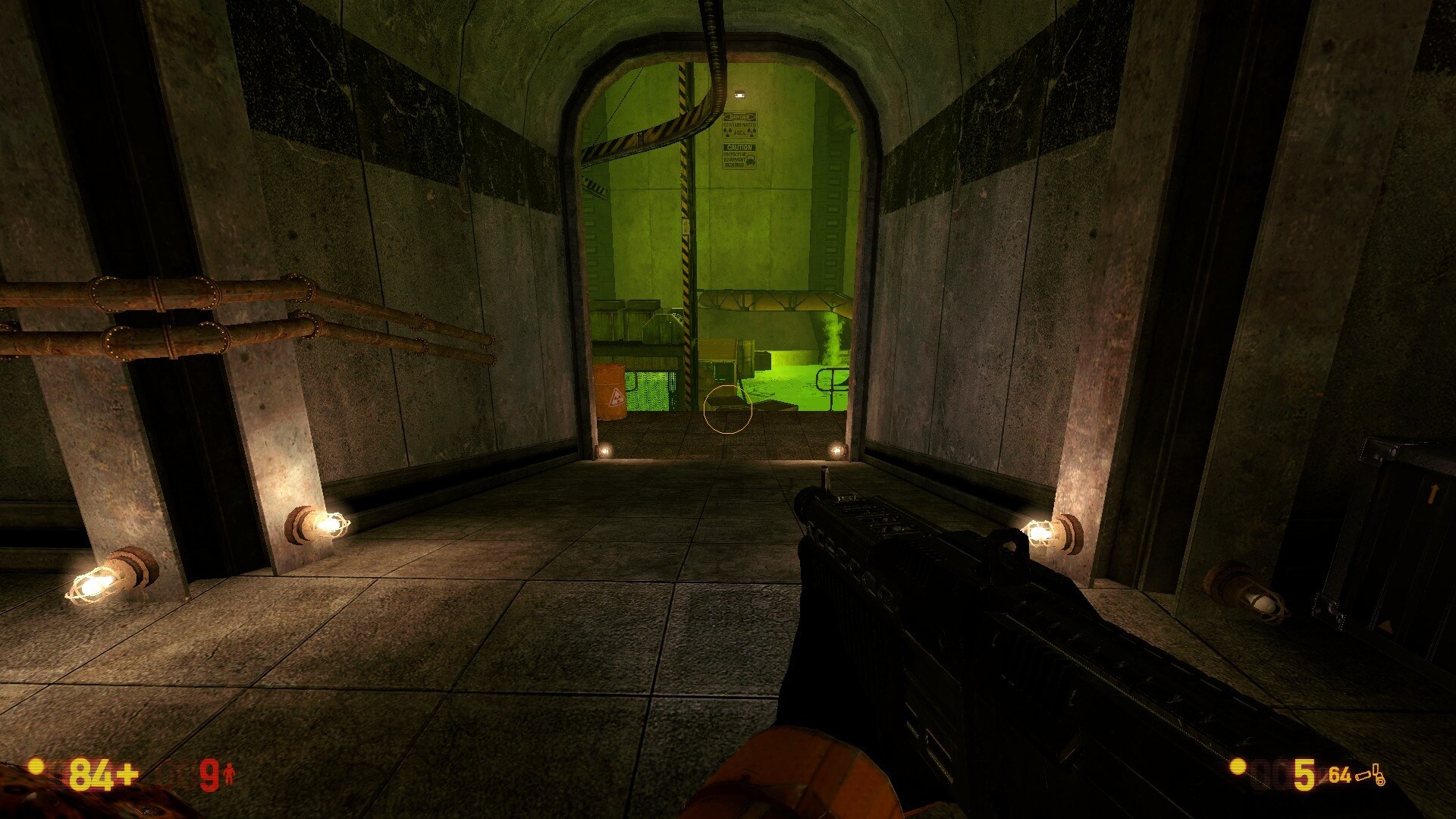Click the plus symbol after the 84 health value
This screenshot has width=1456, height=819.
pyautogui.click(x=127, y=774)
